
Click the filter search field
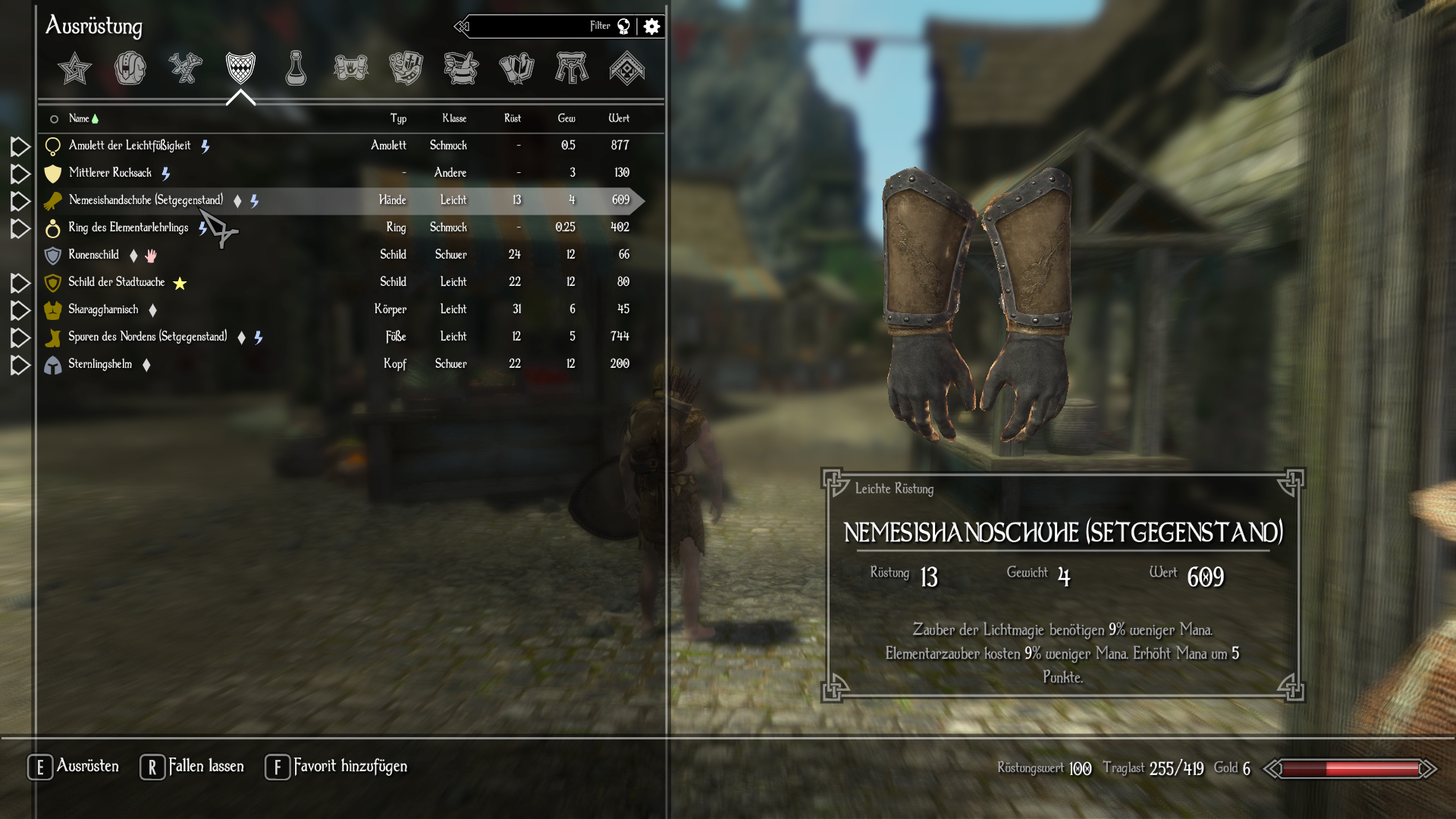(531, 27)
